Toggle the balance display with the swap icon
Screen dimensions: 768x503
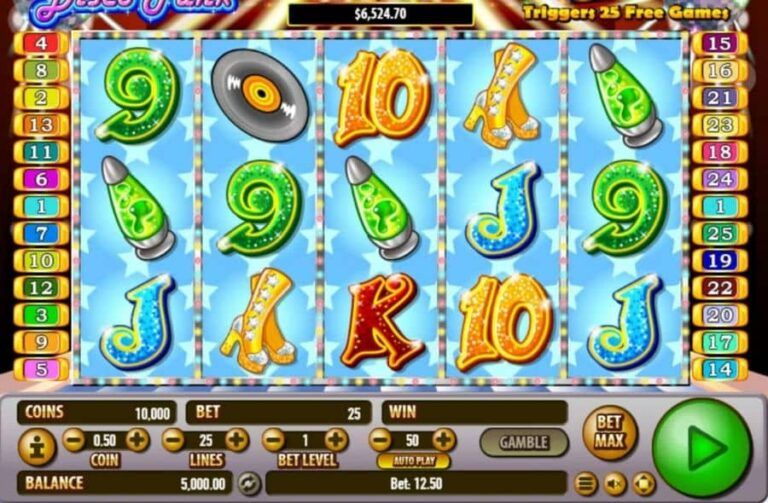click(x=248, y=484)
